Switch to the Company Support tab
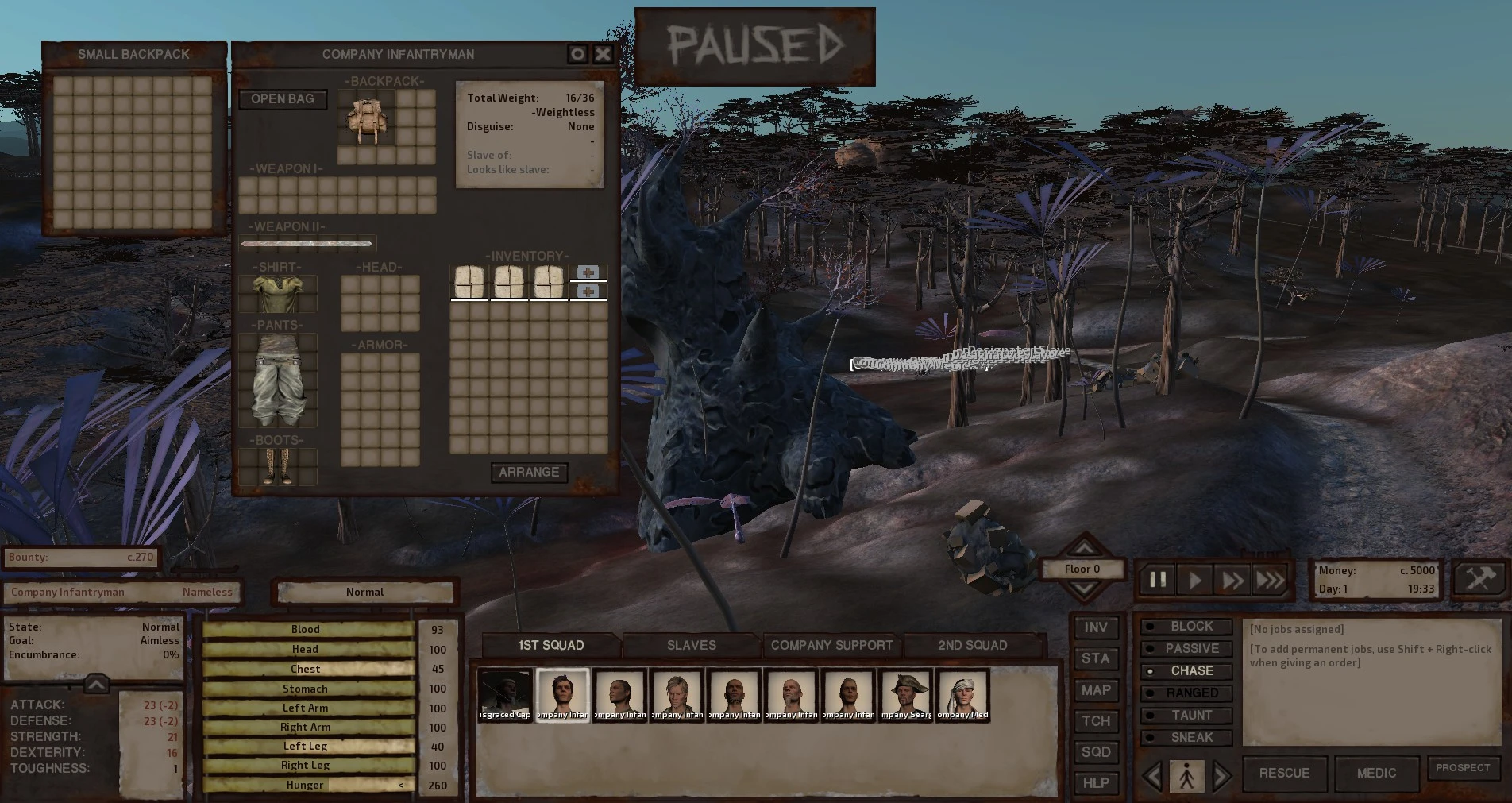 831,645
